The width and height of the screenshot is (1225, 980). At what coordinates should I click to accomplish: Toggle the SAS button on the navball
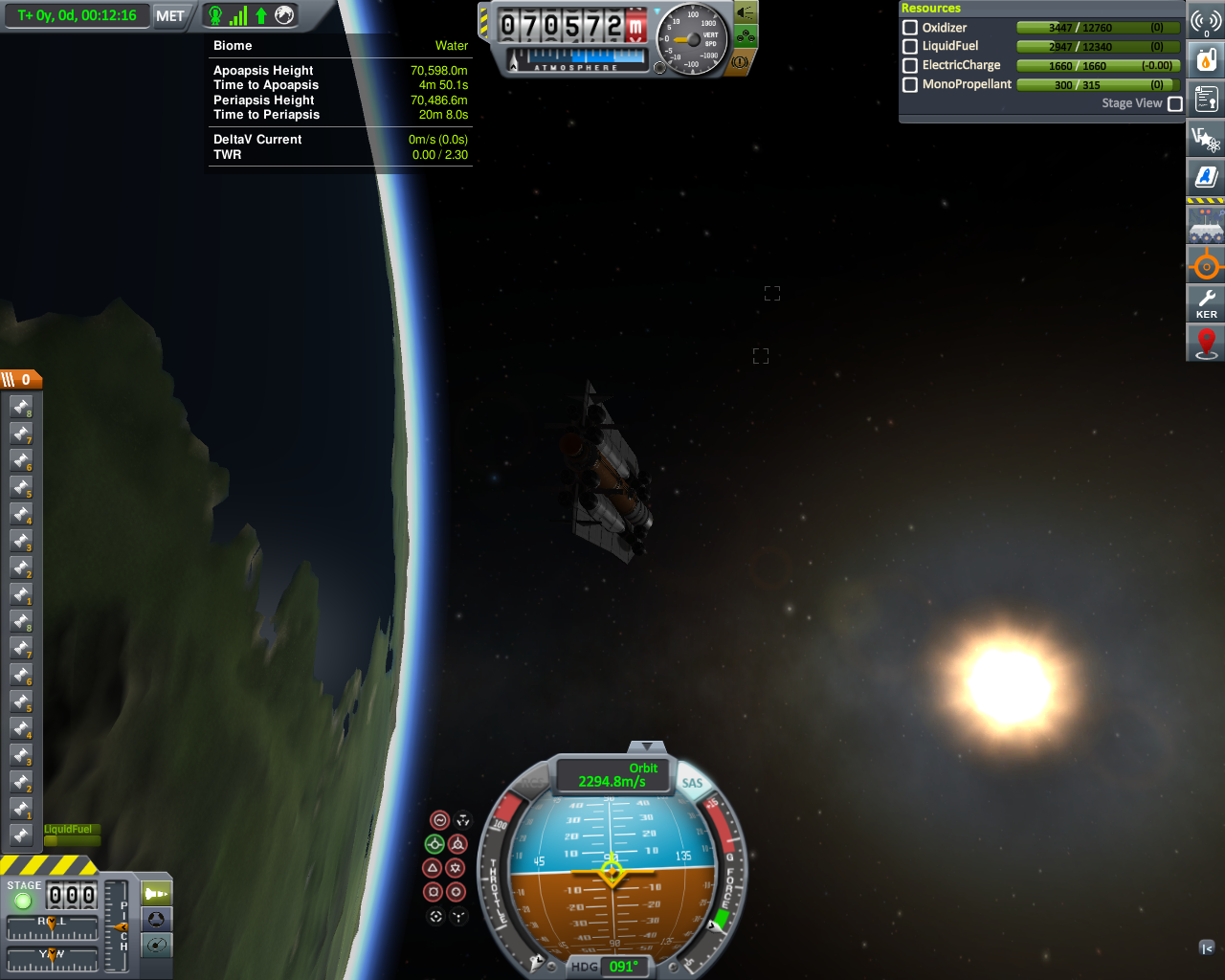(692, 783)
